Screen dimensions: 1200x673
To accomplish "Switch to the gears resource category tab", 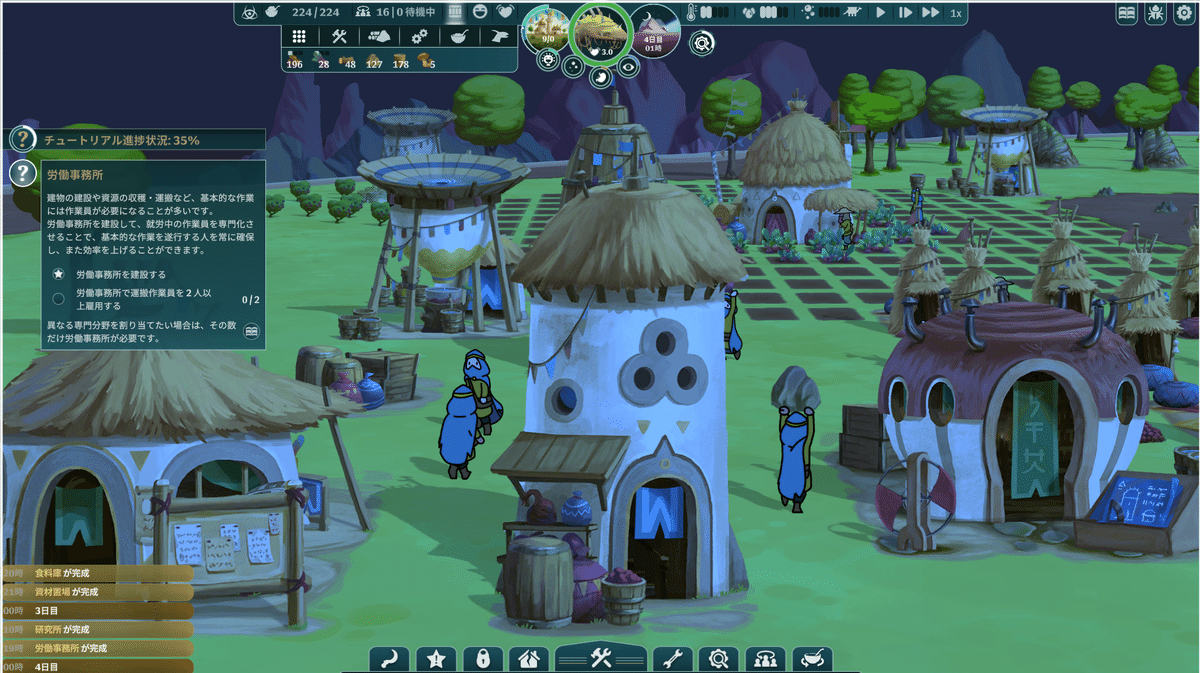I will click(x=420, y=36).
